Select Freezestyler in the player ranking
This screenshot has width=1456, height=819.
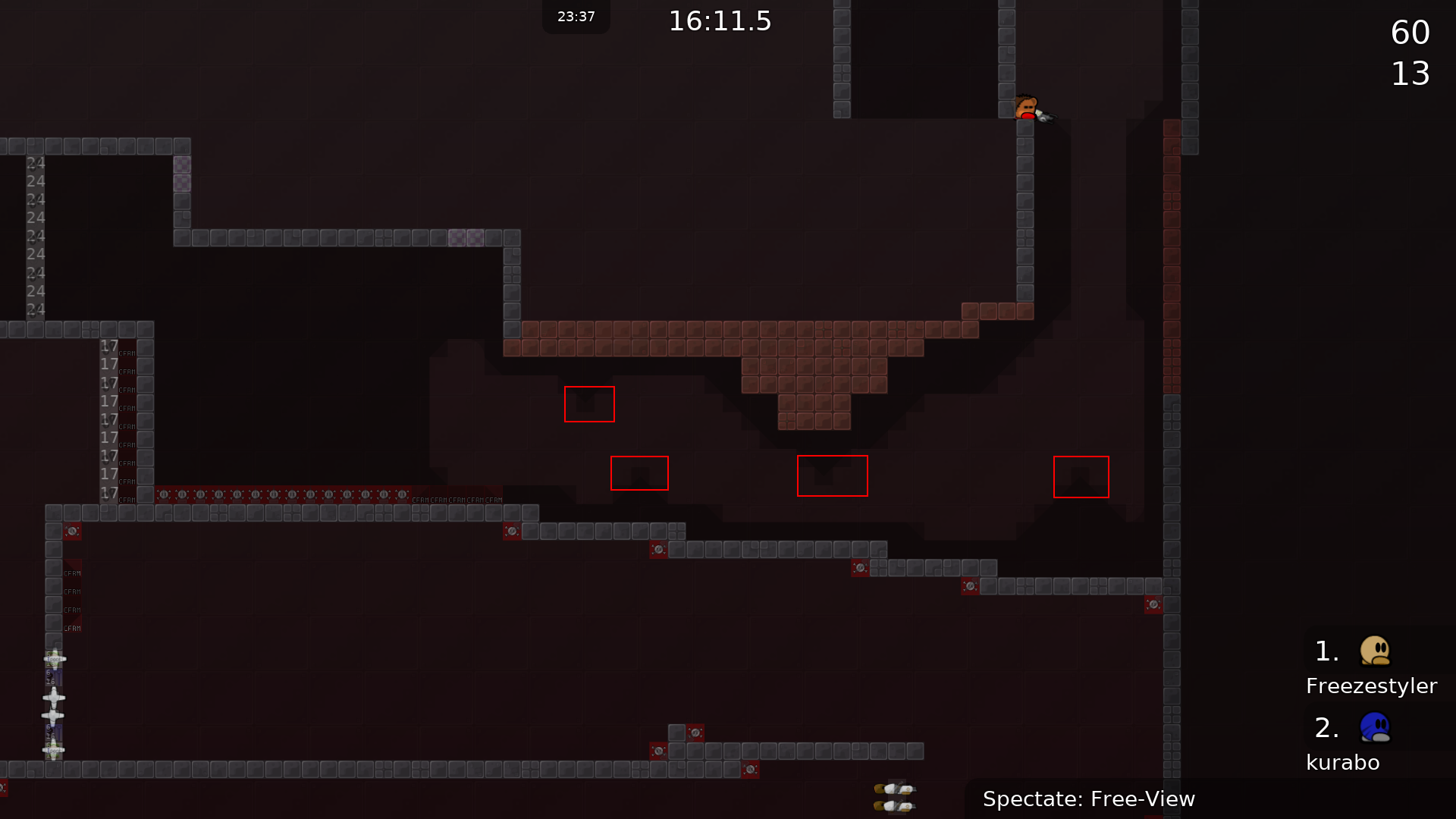(x=1371, y=685)
